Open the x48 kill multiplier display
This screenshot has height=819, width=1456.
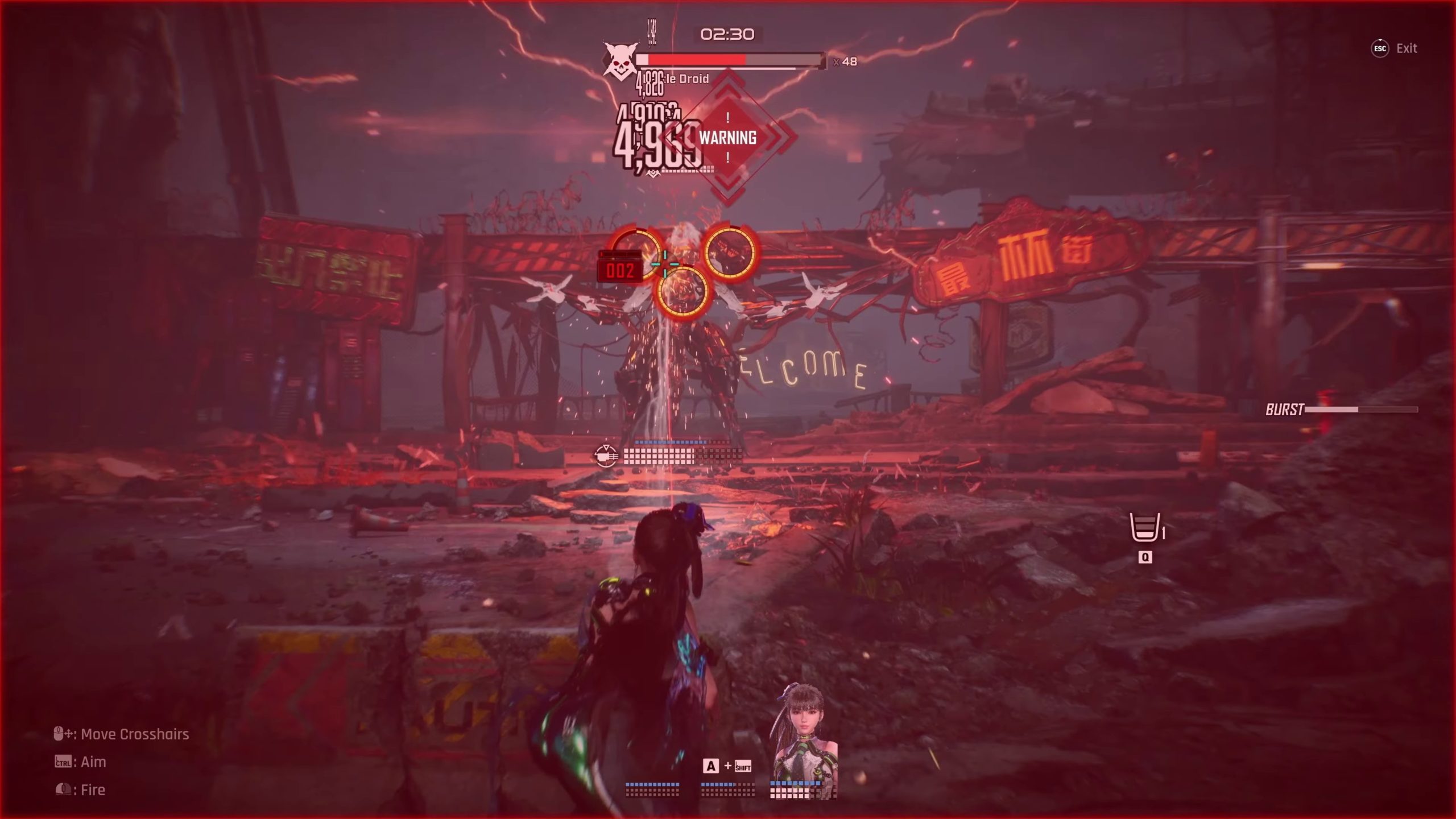839,63
